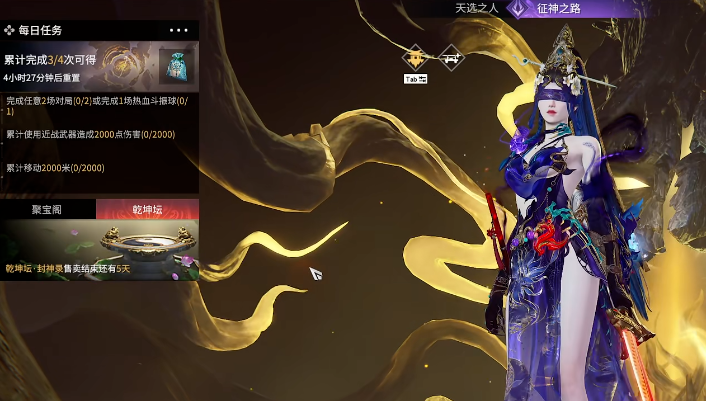Open the 乾坤坛 封神录 sale banner
The image size is (706, 401).
click(x=99, y=250)
